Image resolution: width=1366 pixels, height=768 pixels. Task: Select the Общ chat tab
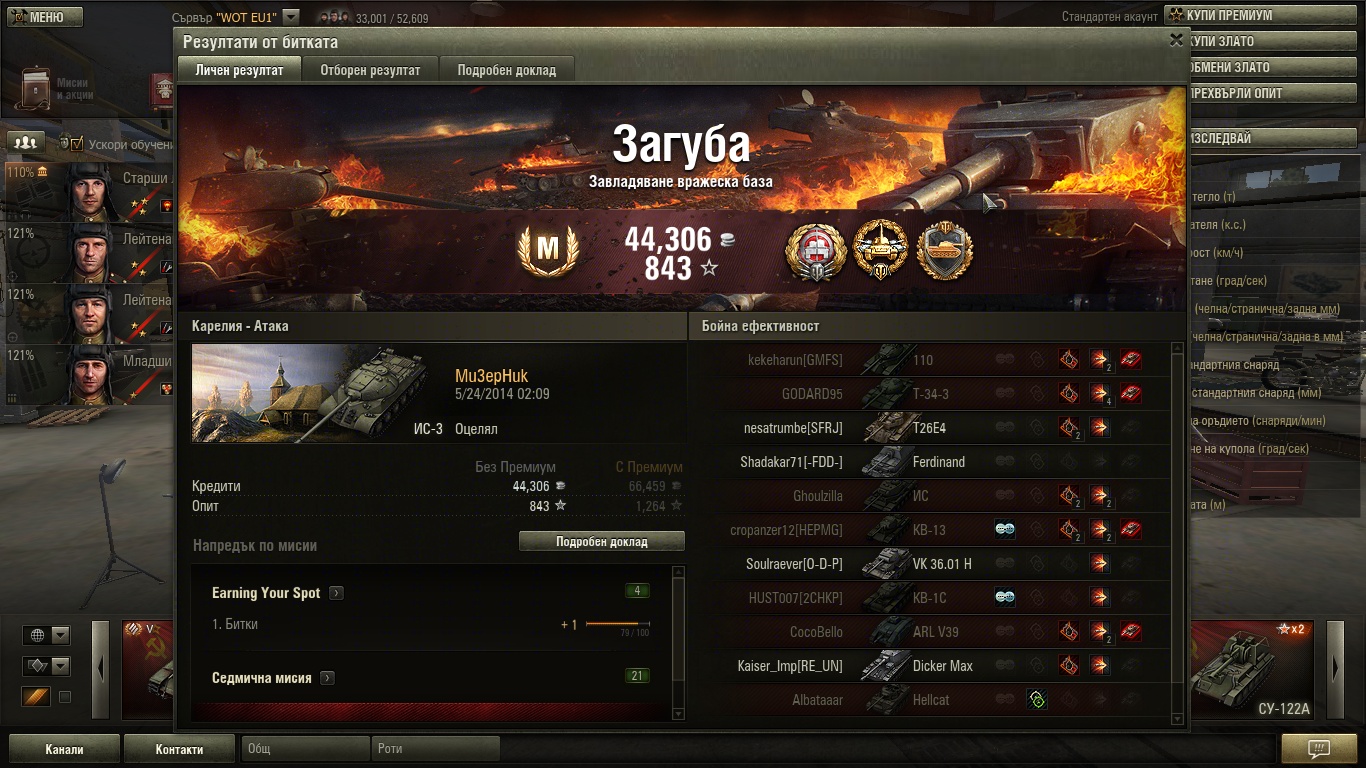[303, 748]
